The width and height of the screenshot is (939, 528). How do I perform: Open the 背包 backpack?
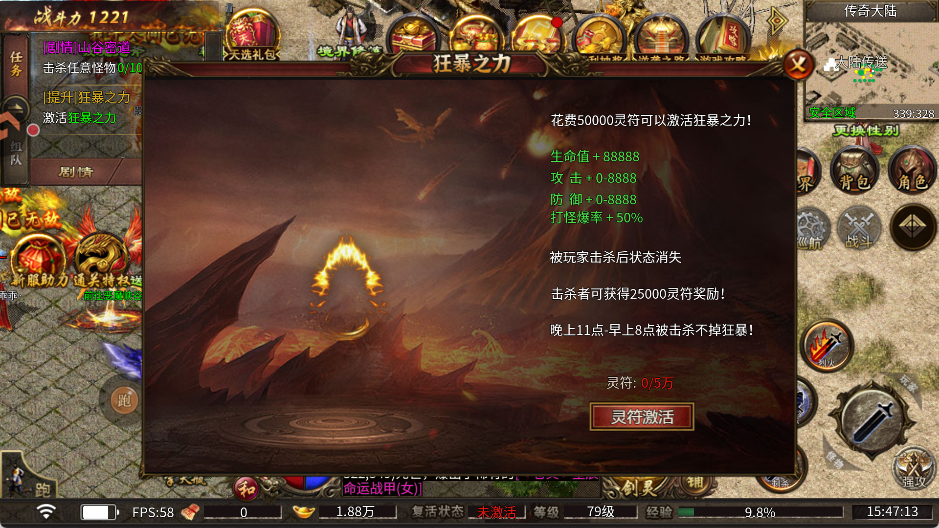[854, 170]
